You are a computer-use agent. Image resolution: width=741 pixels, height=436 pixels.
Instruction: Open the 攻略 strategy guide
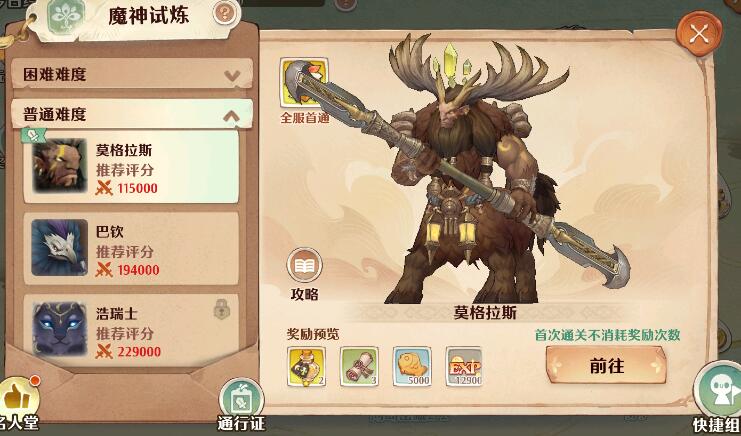click(305, 272)
